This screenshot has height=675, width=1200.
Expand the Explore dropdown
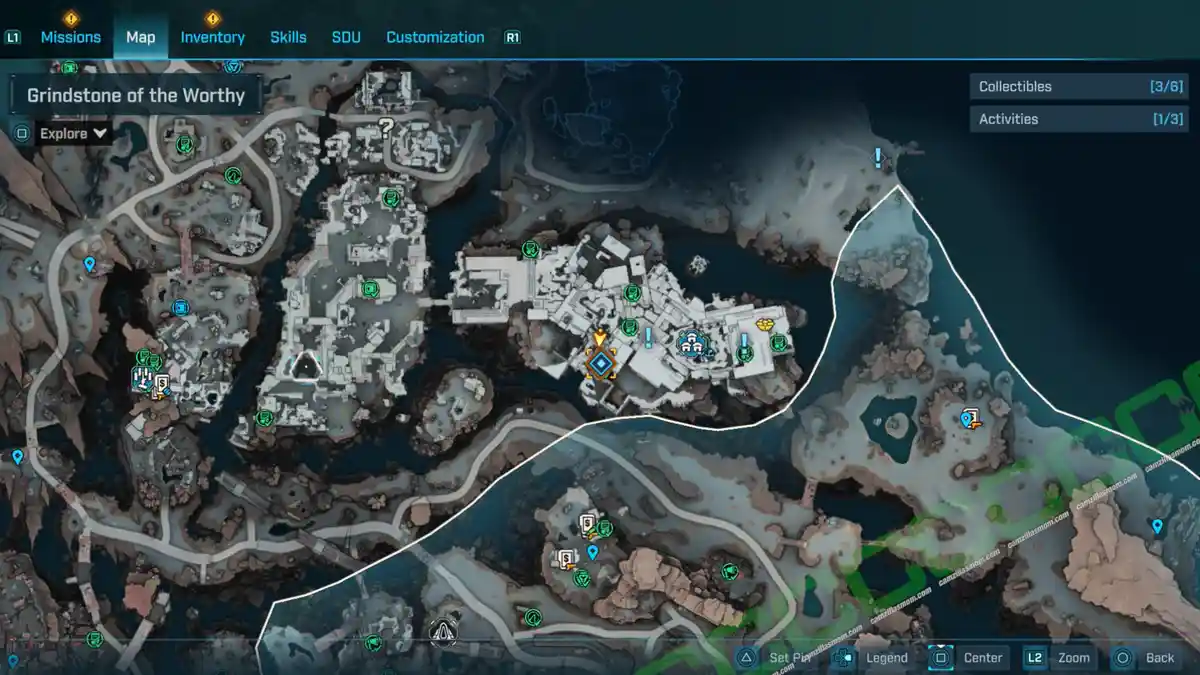click(x=73, y=133)
